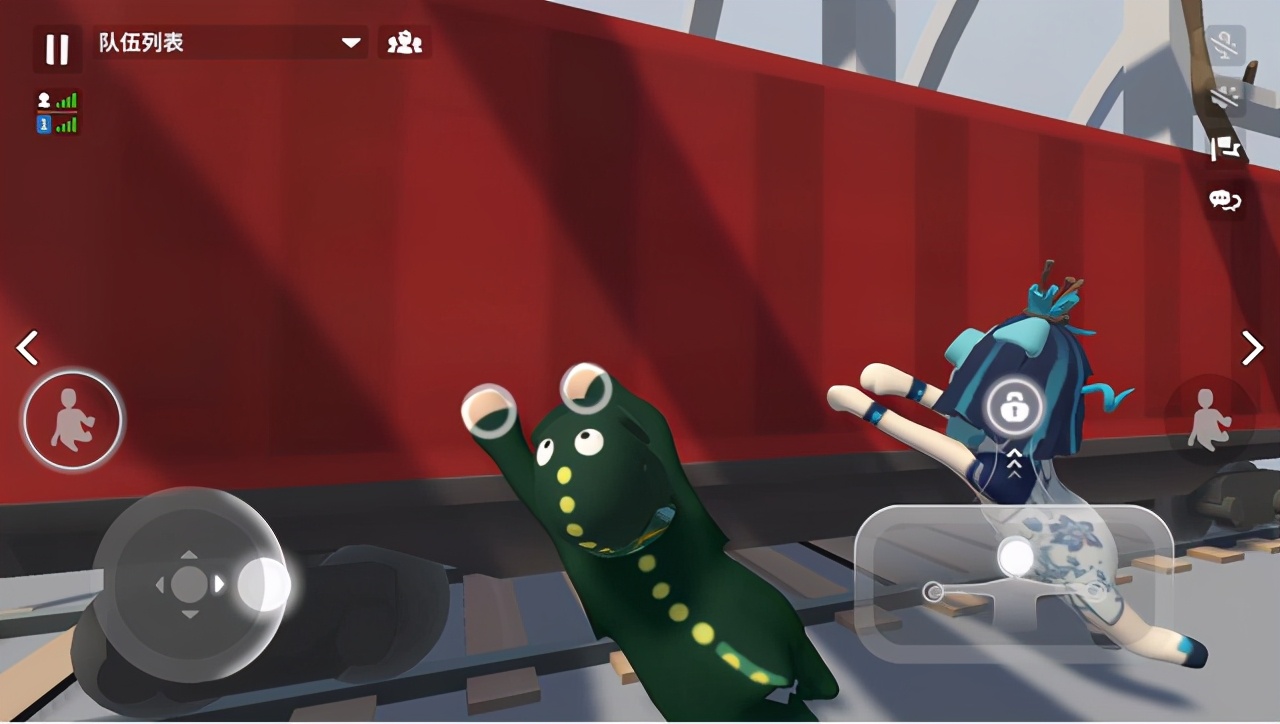Open the chat bubbles icon
This screenshot has width=1280, height=724.
(x=1226, y=200)
